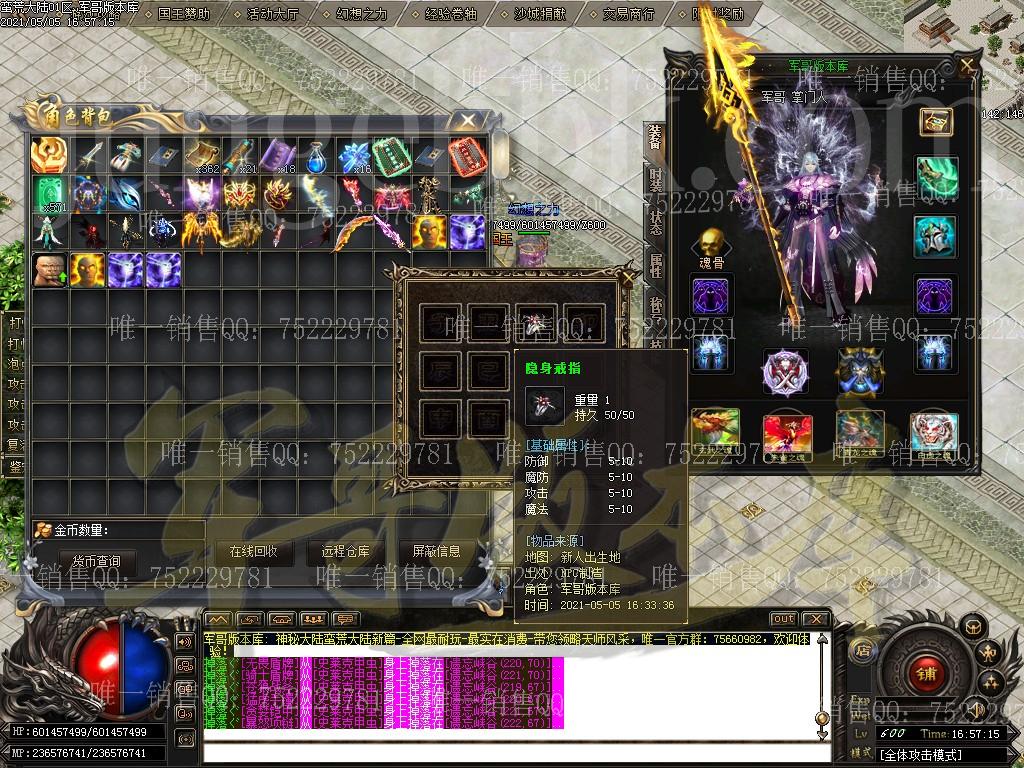
Task: Close the character equipment panel
Action: pyautogui.click(x=967, y=66)
